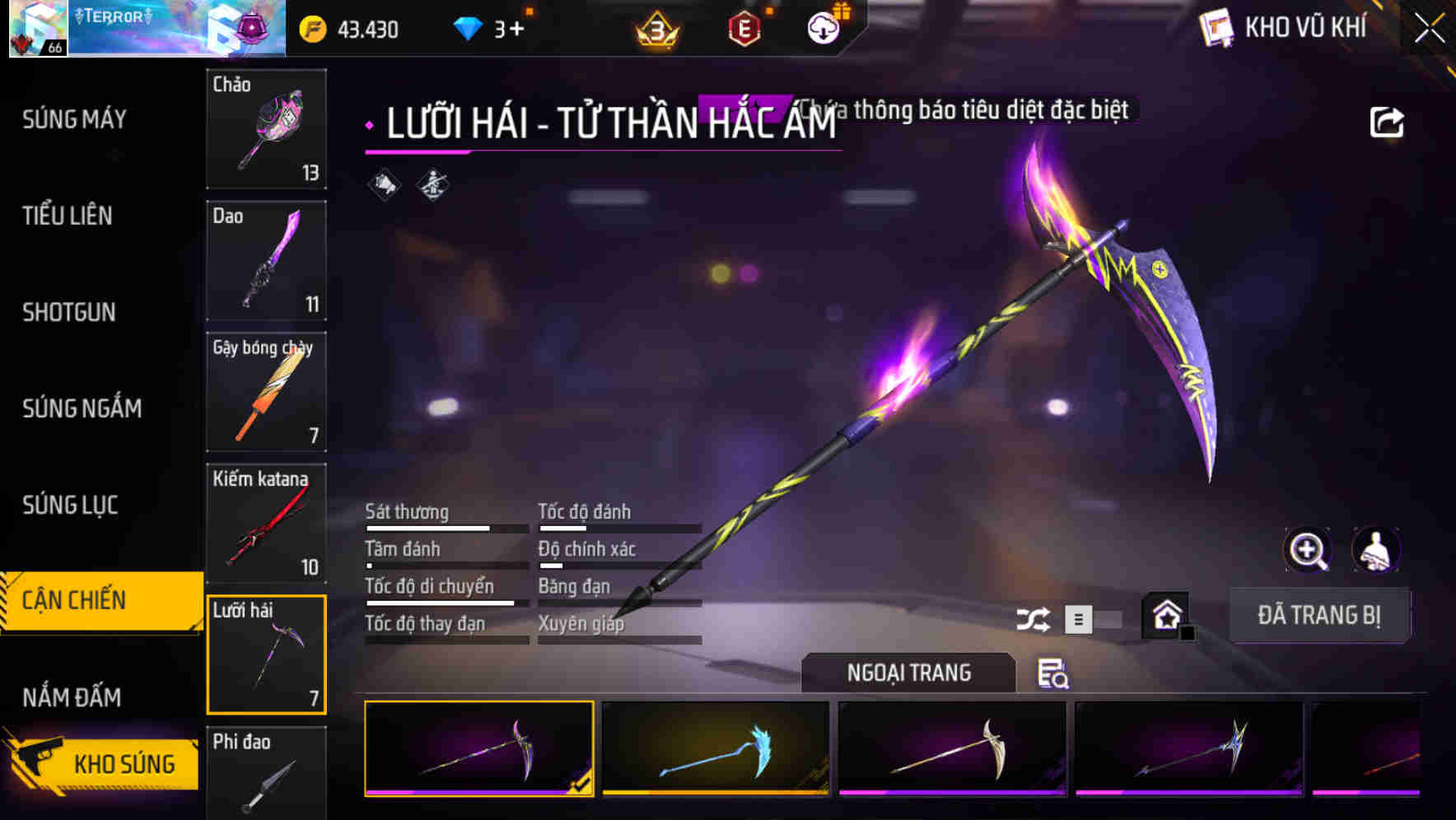
Task: Open the SÚNG NGẮM category
Action: tap(82, 408)
